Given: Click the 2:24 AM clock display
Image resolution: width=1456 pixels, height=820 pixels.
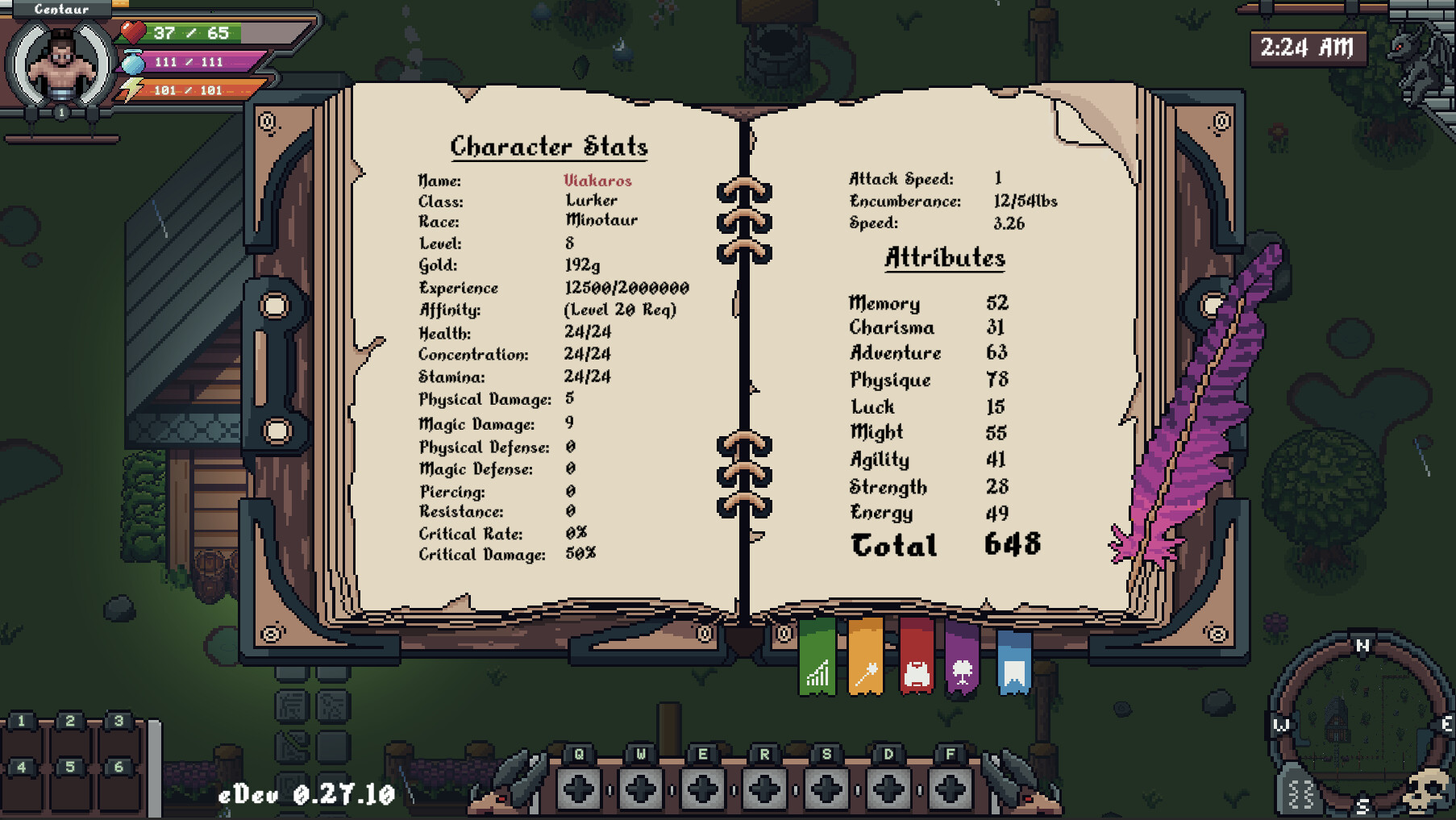Looking at the screenshot, I should click(x=1310, y=48).
